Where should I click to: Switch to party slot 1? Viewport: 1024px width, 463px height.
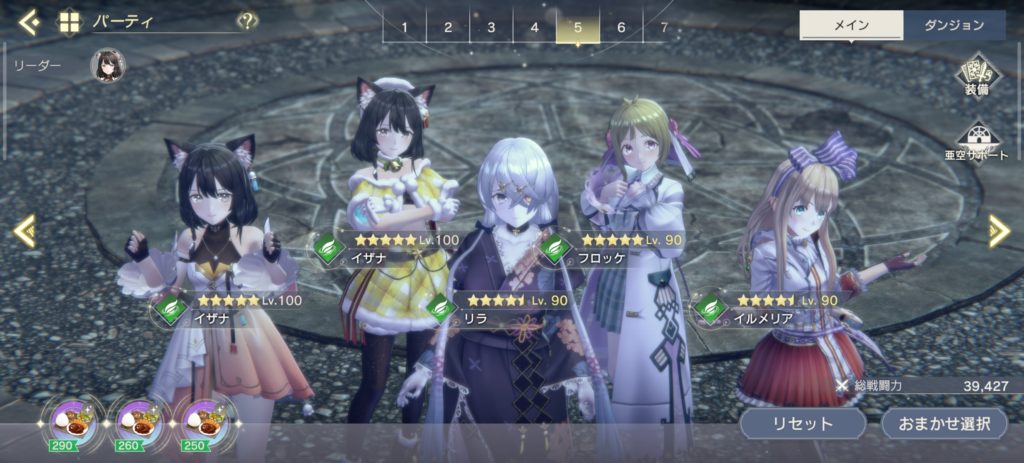pos(404,27)
